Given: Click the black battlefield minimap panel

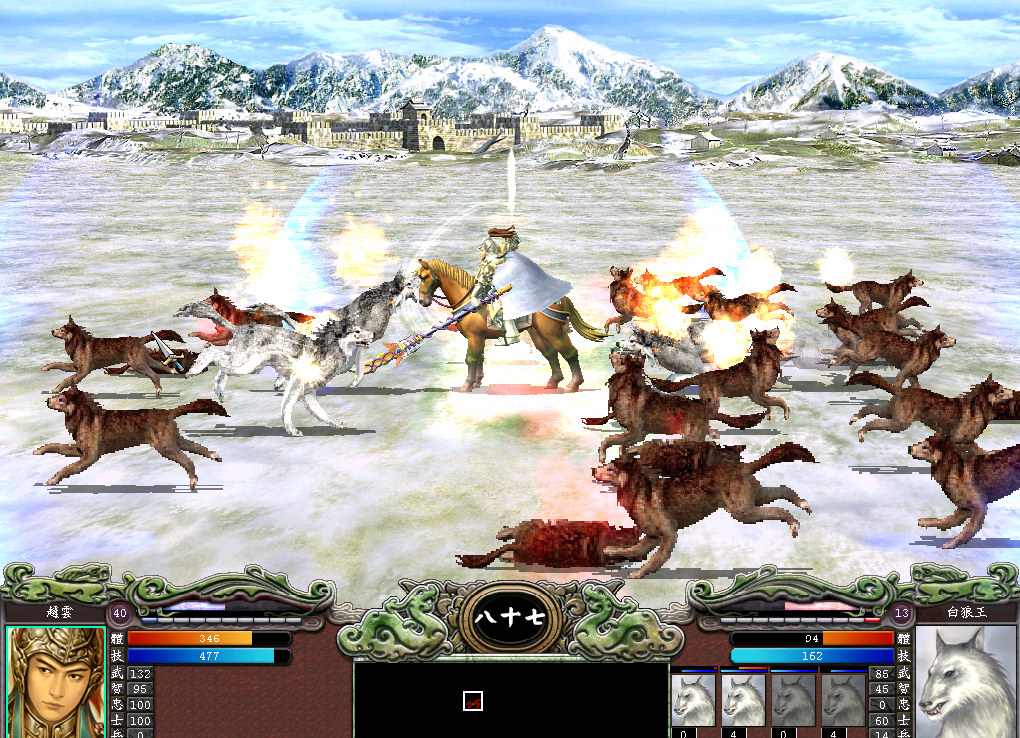Looking at the screenshot, I should (510, 699).
